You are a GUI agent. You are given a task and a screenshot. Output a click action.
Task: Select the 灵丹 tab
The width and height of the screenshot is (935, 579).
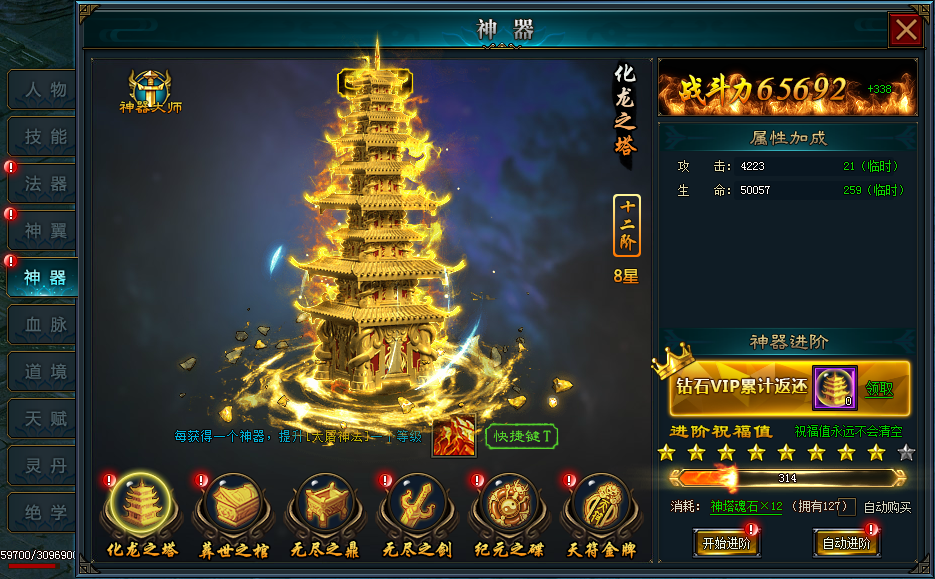(44, 466)
